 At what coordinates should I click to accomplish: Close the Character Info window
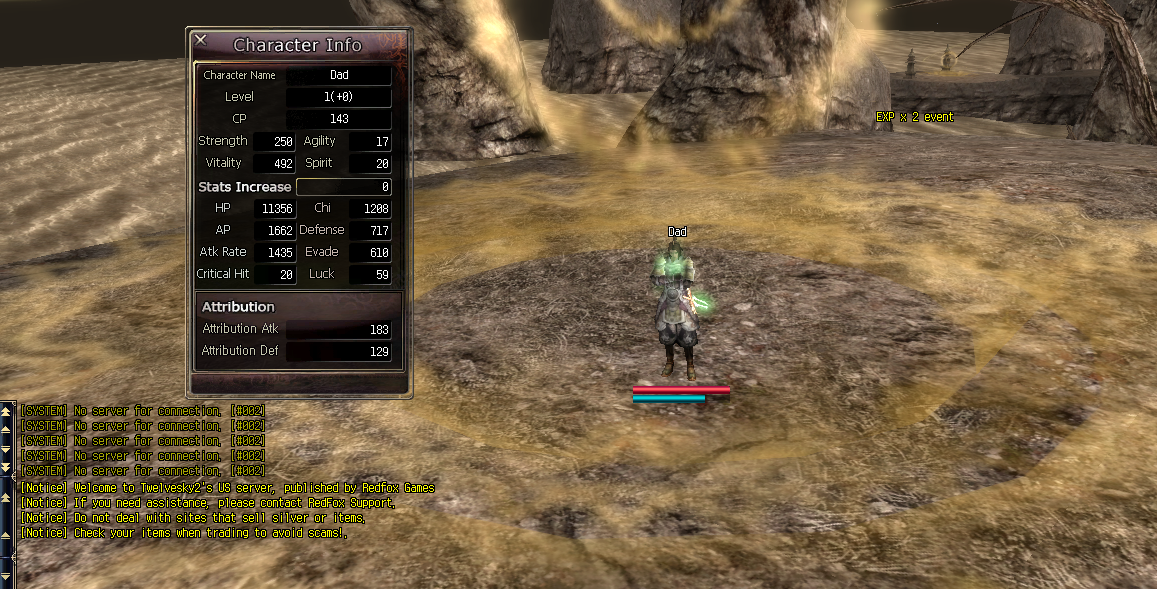coord(201,40)
